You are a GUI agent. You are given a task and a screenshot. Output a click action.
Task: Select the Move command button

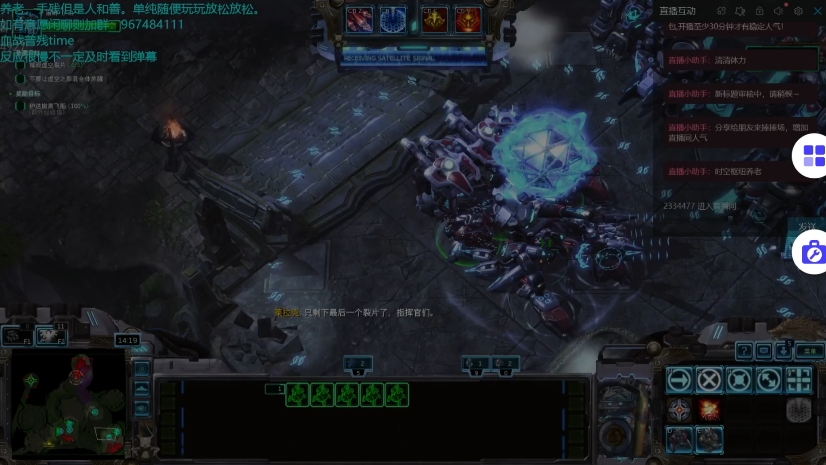(680, 379)
